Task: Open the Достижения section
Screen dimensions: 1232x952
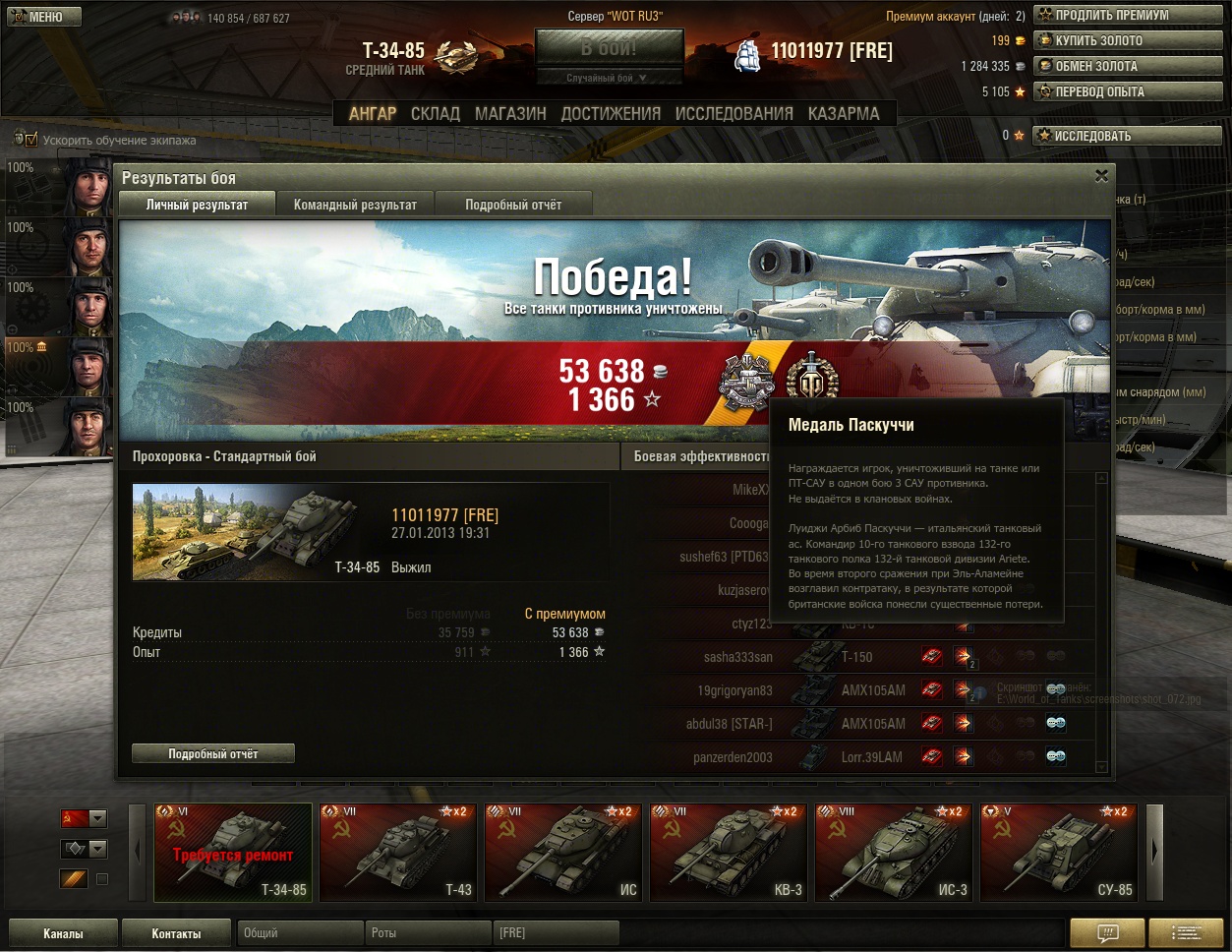Action: 611,114
